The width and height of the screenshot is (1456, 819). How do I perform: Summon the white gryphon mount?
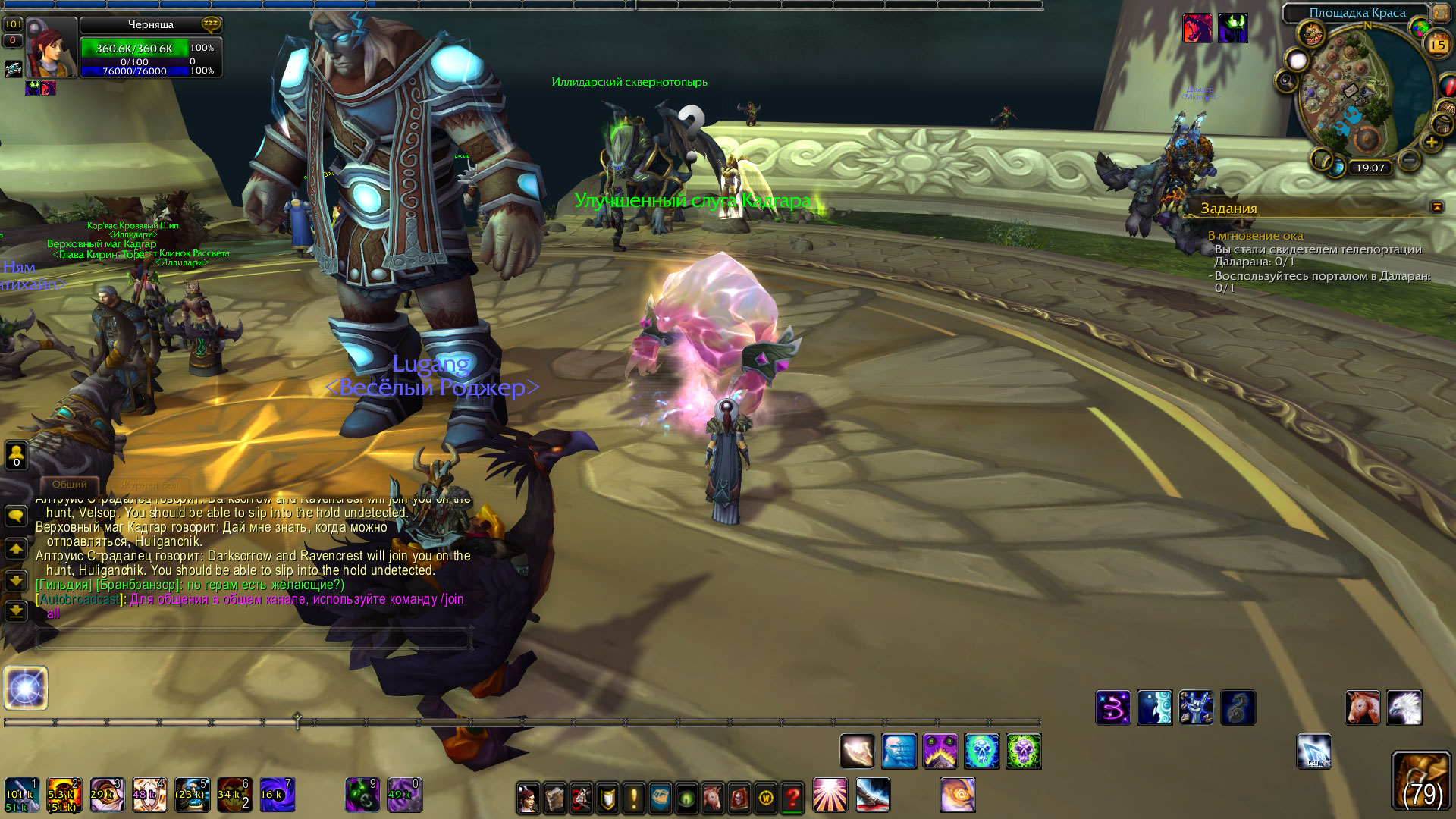click(1404, 708)
